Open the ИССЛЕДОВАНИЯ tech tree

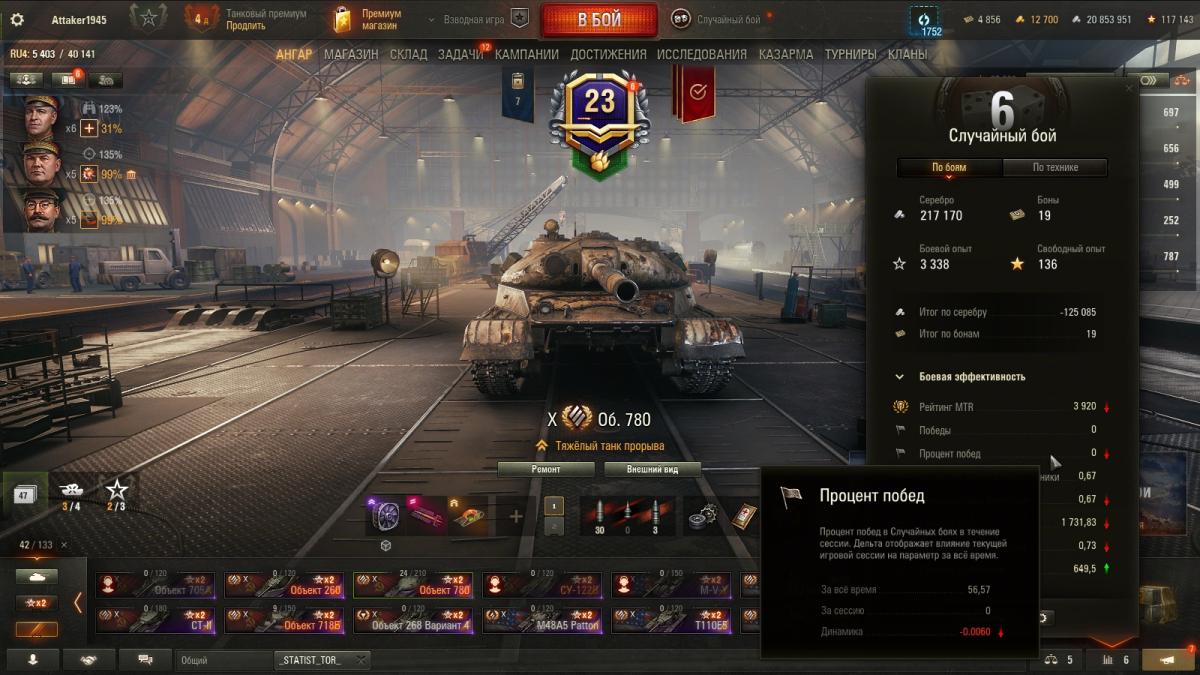coord(702,55)
